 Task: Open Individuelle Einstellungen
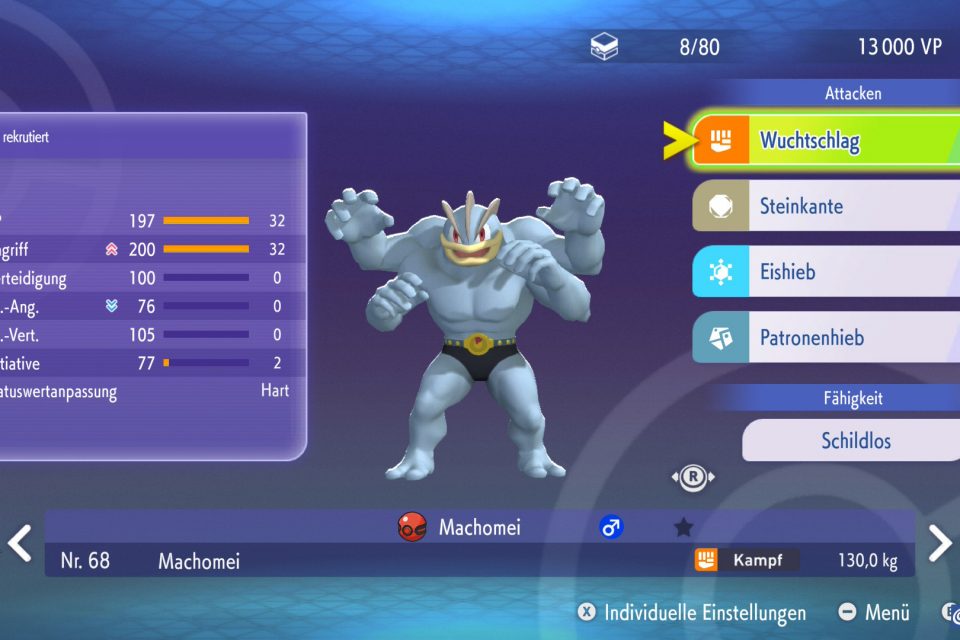[x=692, y=613]
